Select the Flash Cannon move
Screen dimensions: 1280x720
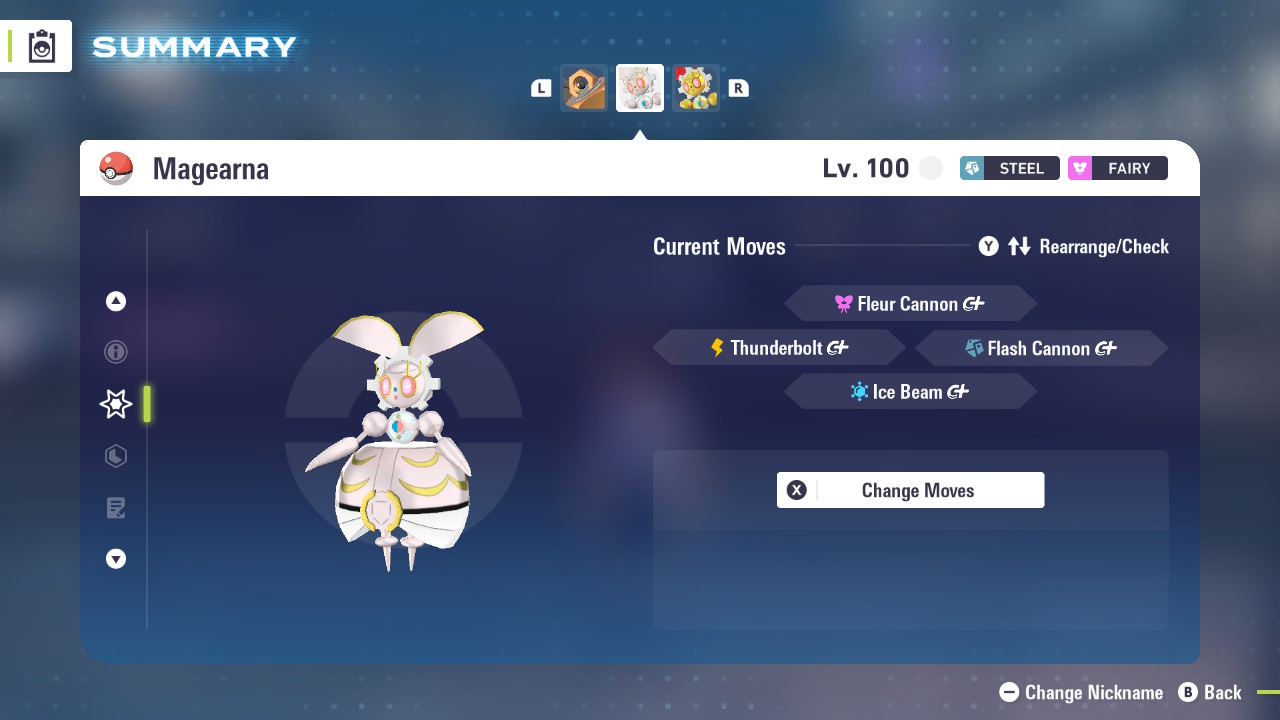(1041, 347)
